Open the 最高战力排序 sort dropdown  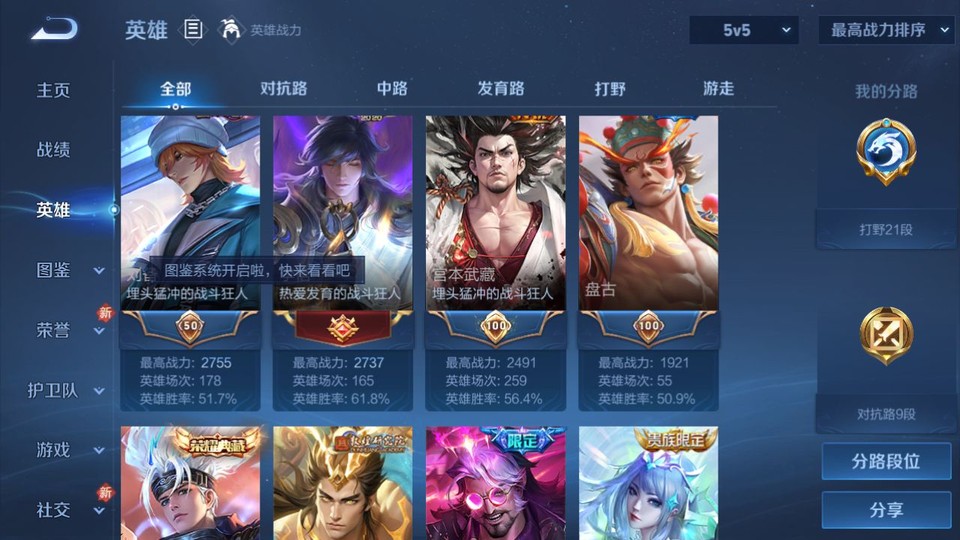tap(886, 30)
